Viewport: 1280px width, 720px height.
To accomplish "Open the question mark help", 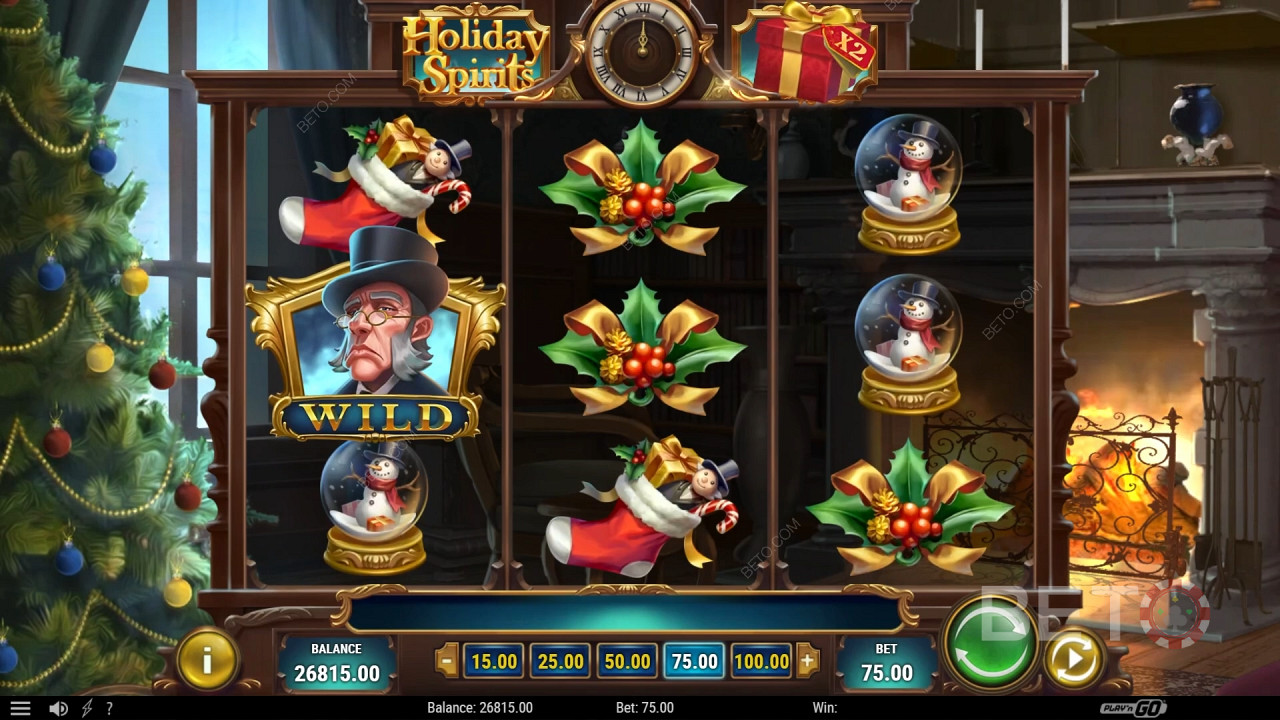I will click(x=109, y=708).
